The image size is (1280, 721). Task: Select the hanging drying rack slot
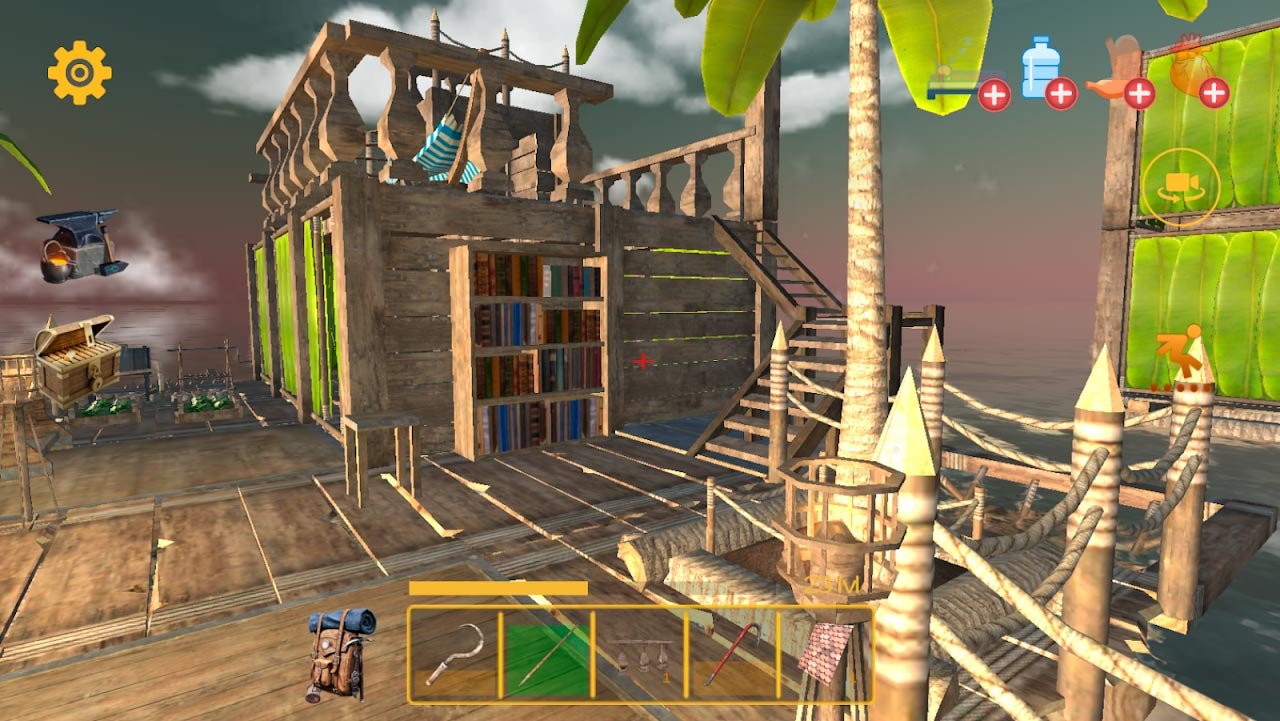click(x=640, y=654)
